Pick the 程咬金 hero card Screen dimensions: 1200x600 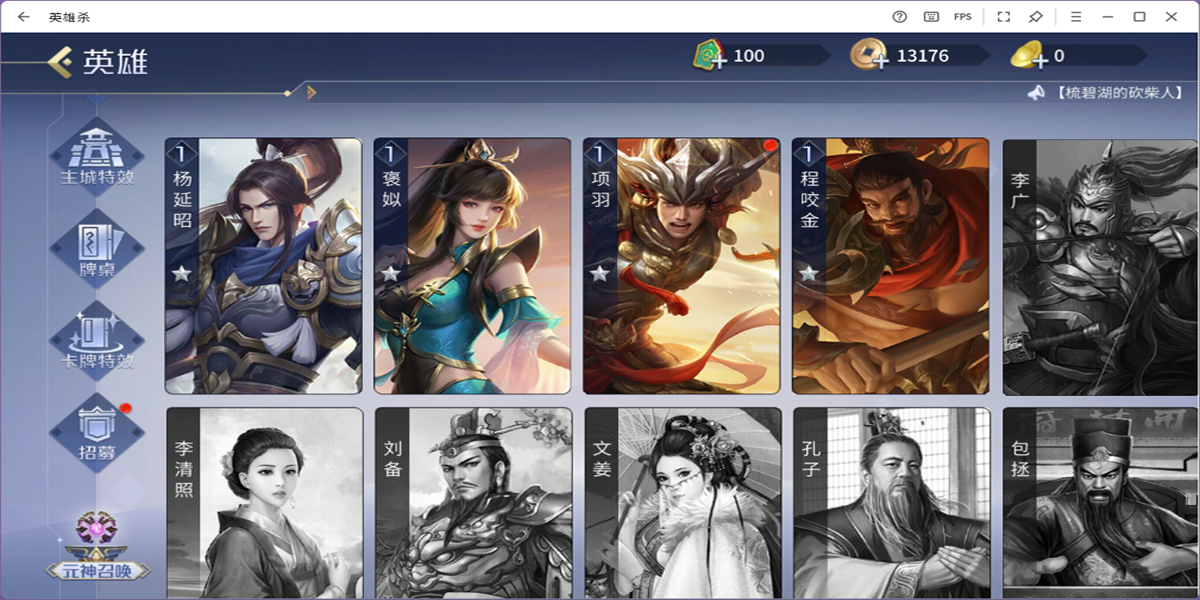coord(890,266)
